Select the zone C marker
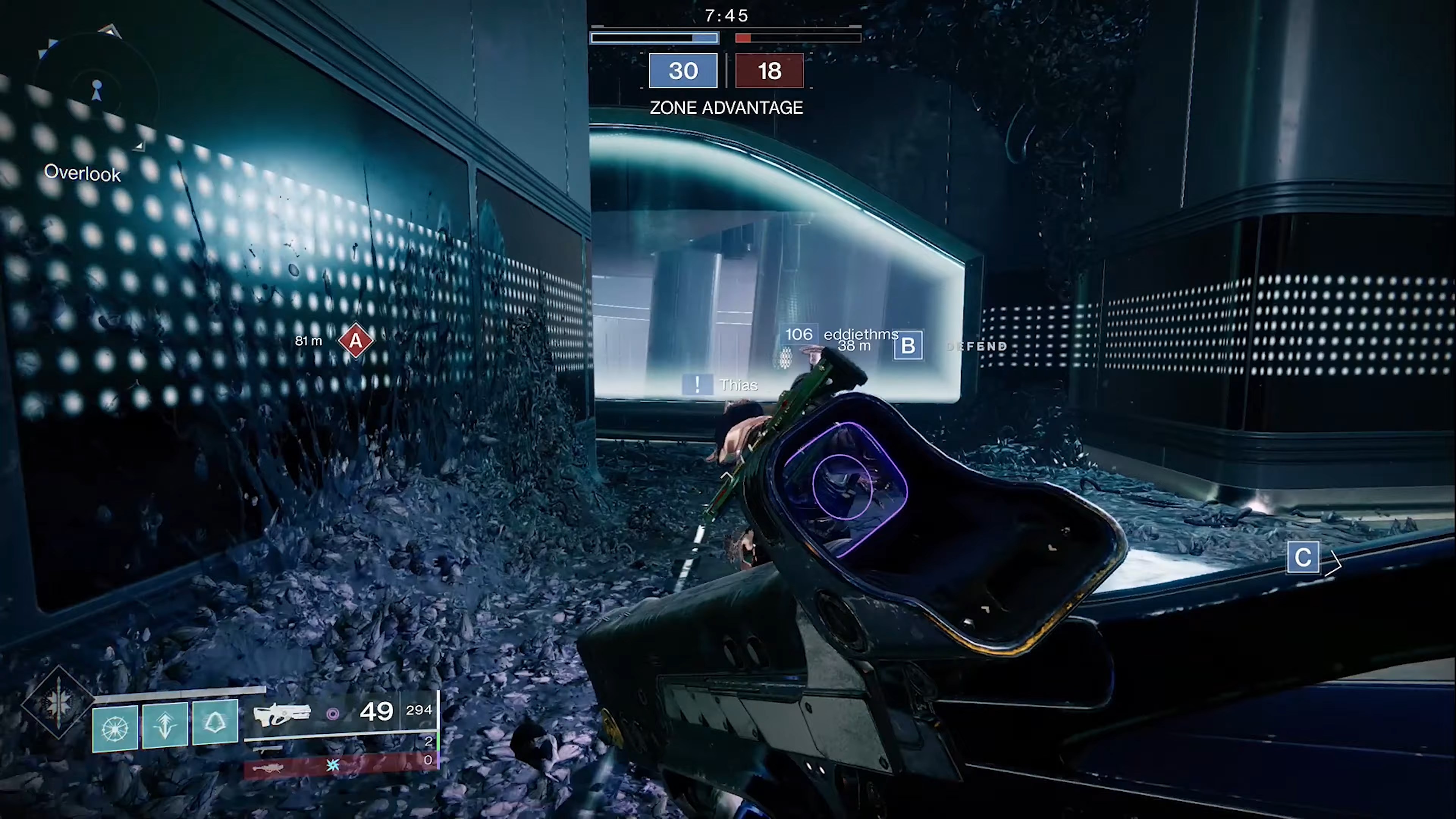Screen dimensions: 1456x819 (x=1303, y=558)
